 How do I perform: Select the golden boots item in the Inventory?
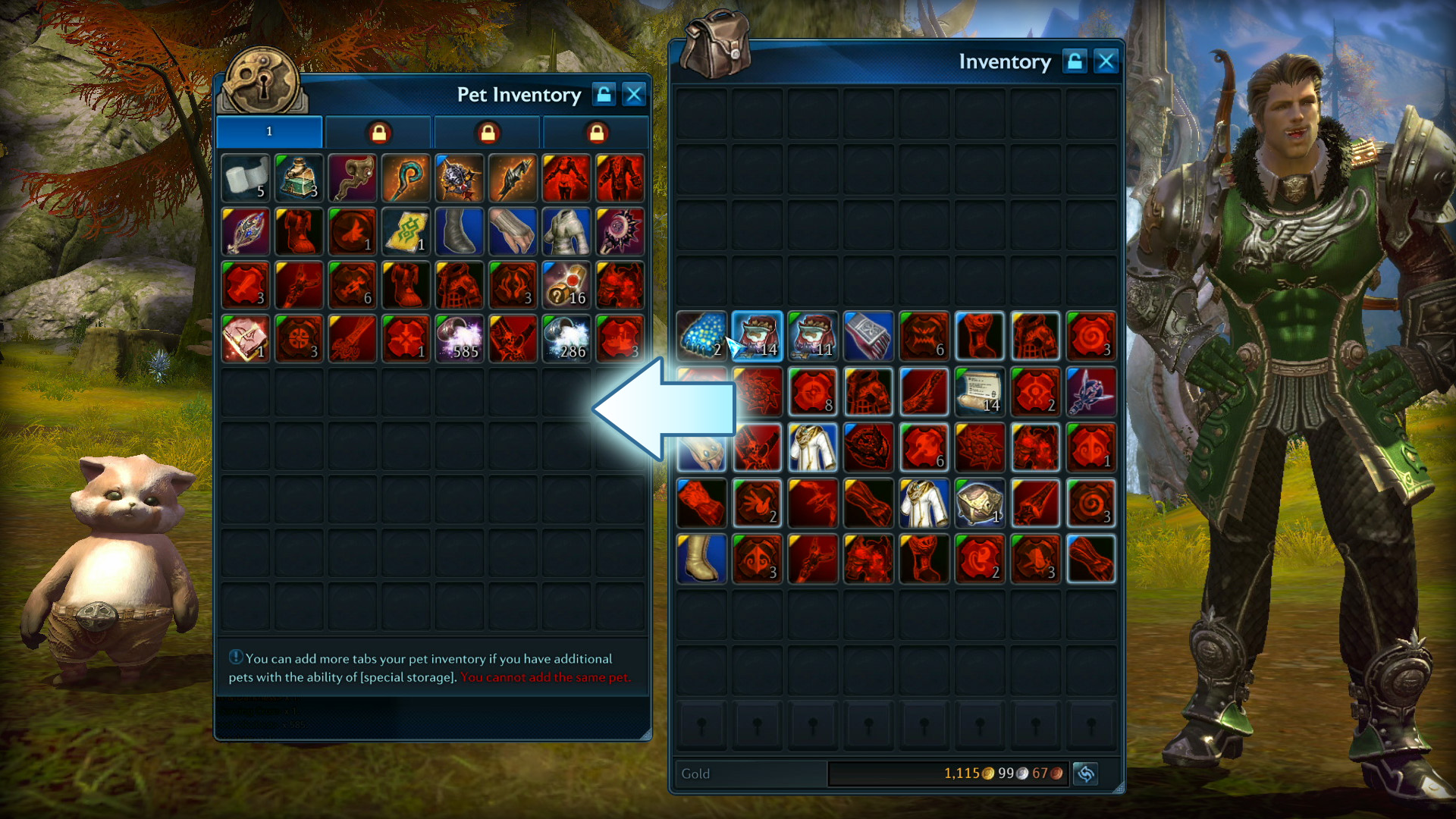click(x=701, y=559)
